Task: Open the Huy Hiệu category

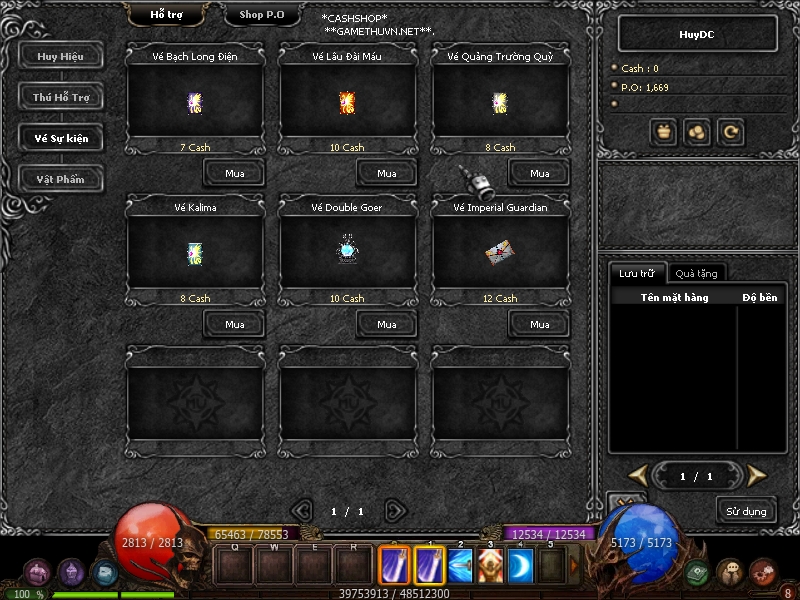Action: coord(60,56)
